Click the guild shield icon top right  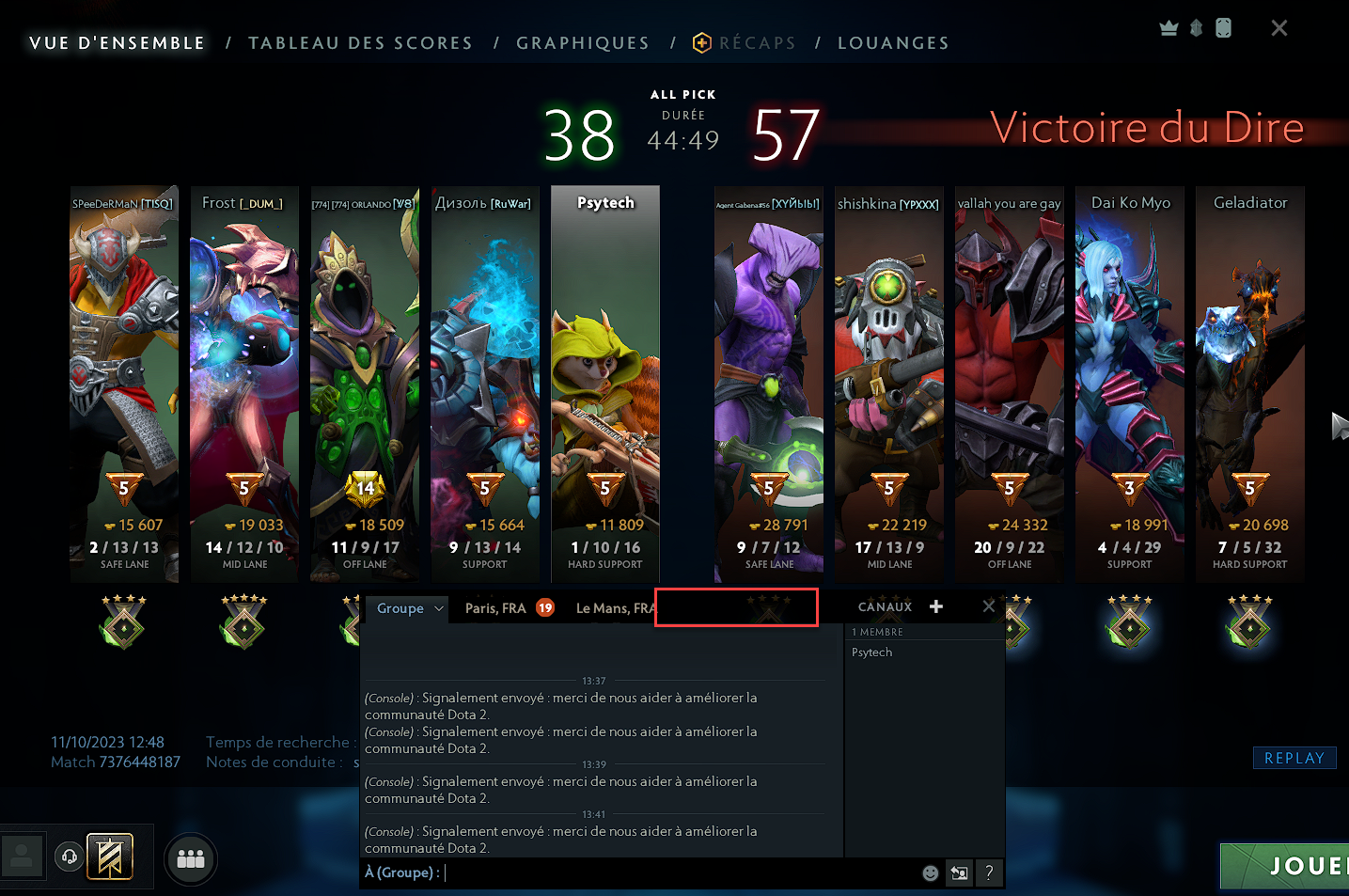point(1196,27)
